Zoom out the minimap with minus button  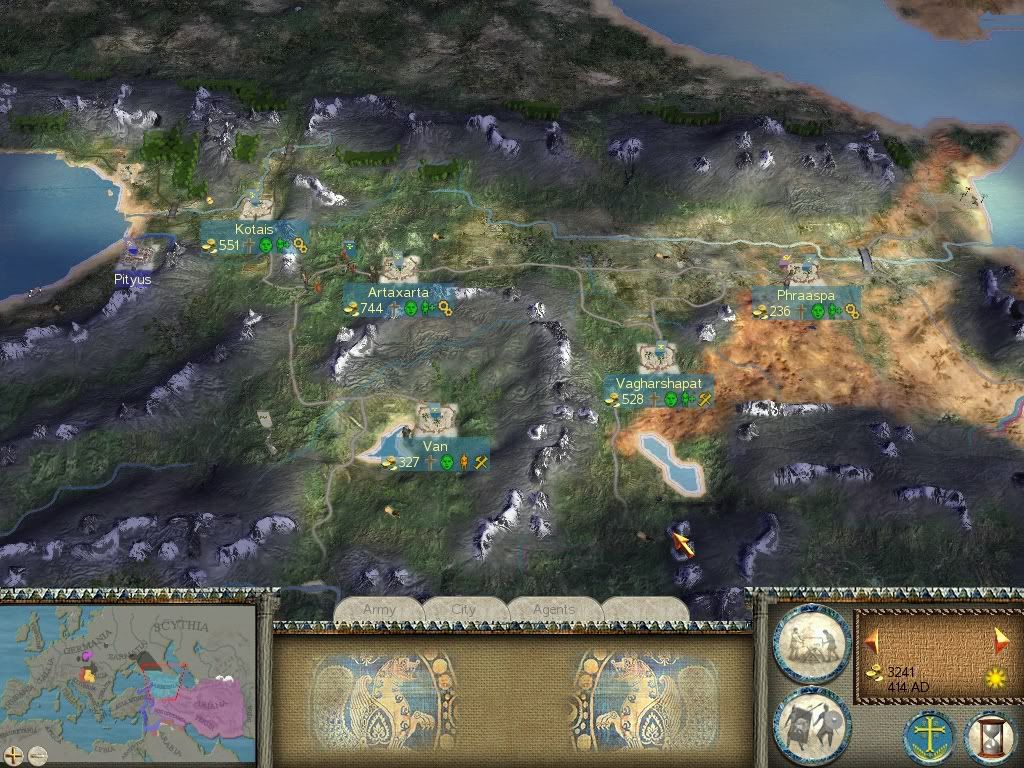pos(37,754)
